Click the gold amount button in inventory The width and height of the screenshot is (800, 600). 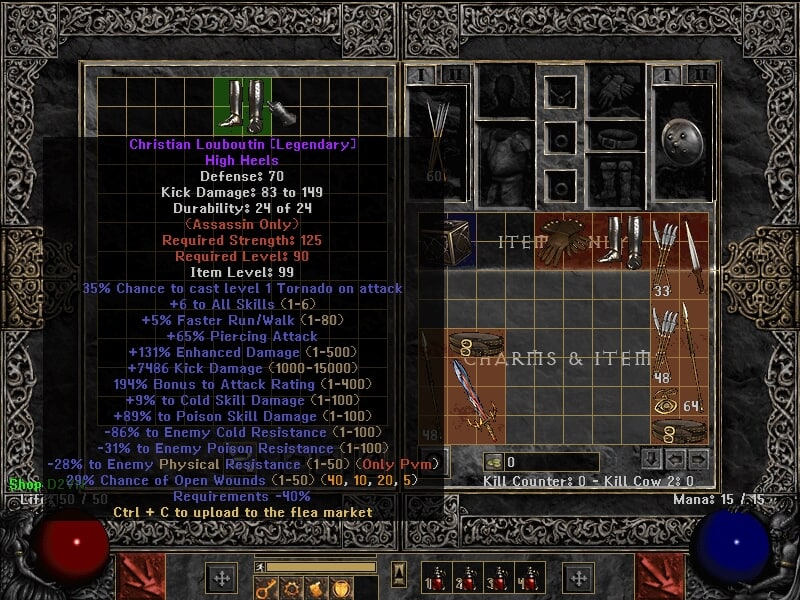pyautogui.click(x=492, y=462)
